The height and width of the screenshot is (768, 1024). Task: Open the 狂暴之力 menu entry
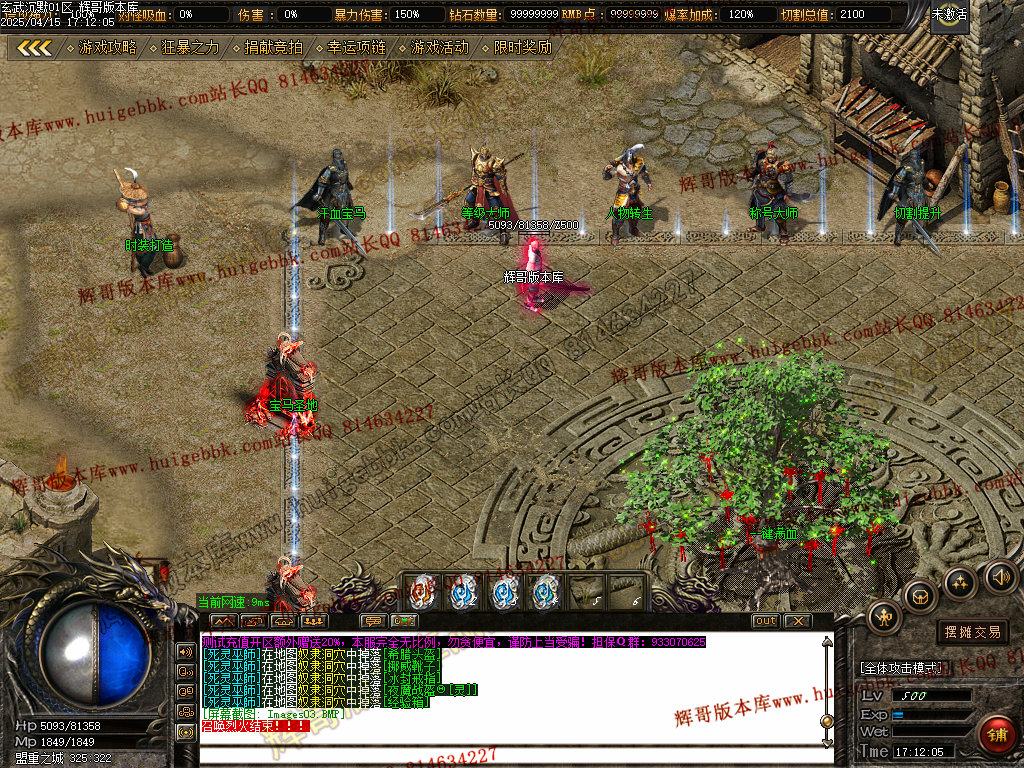pos(190,47)
